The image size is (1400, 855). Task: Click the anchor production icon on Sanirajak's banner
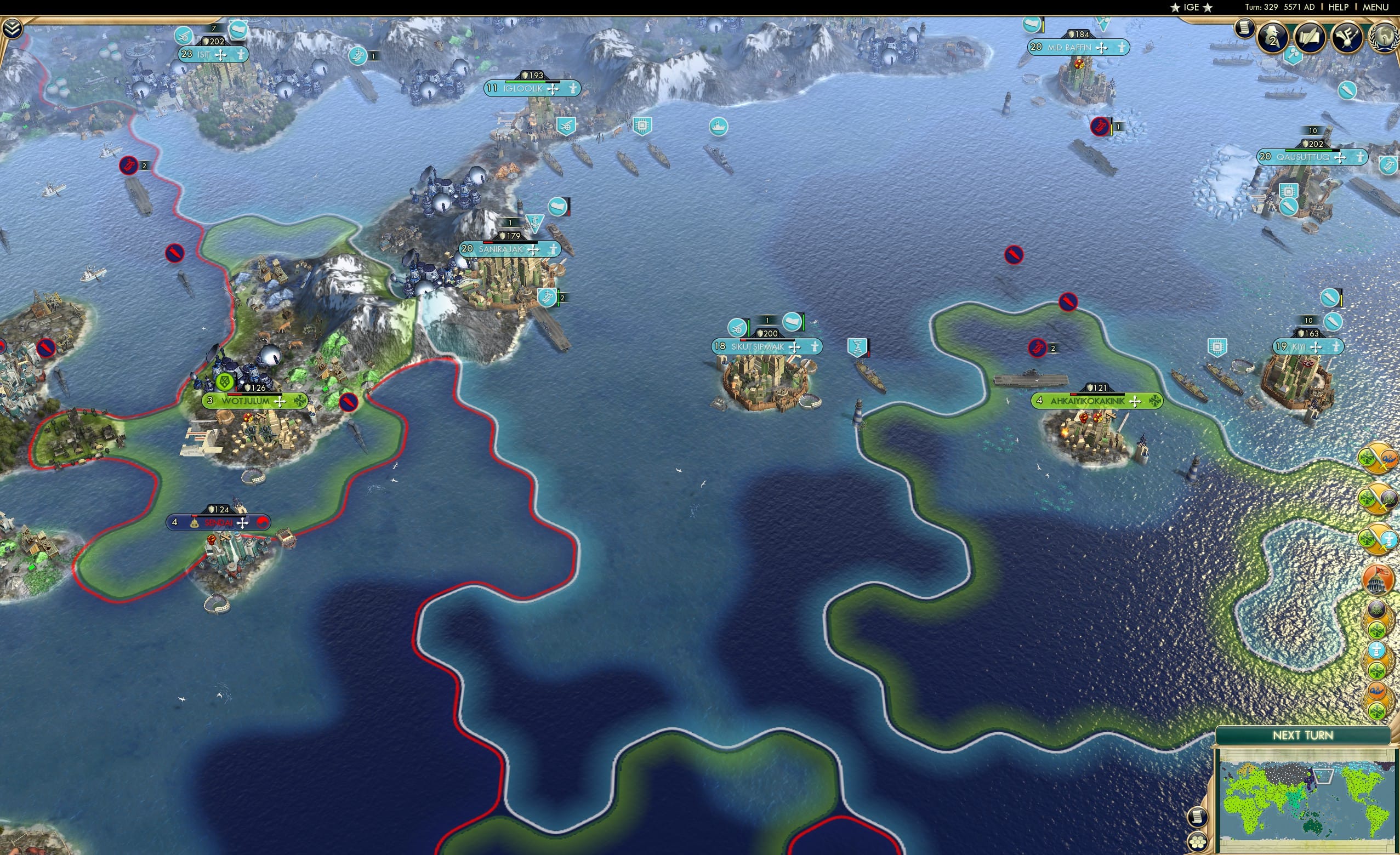(x=534, y=223)
